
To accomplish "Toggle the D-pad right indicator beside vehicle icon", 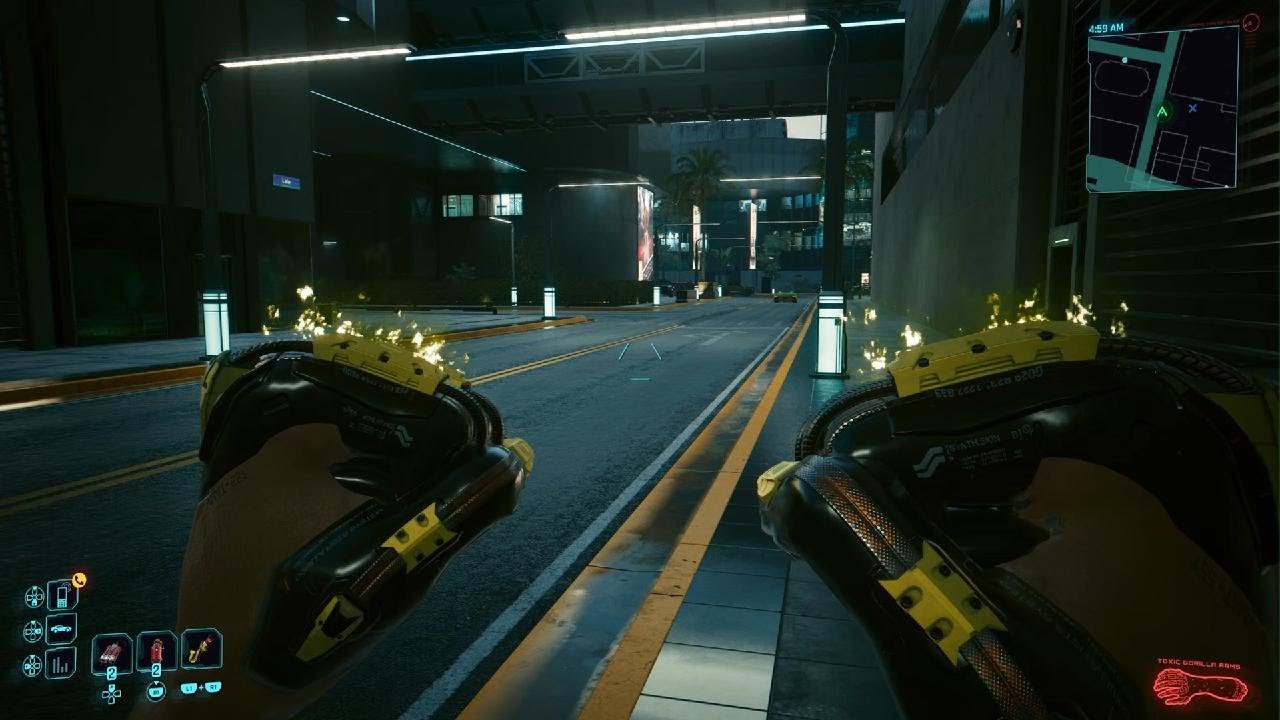I will (33, 629).
